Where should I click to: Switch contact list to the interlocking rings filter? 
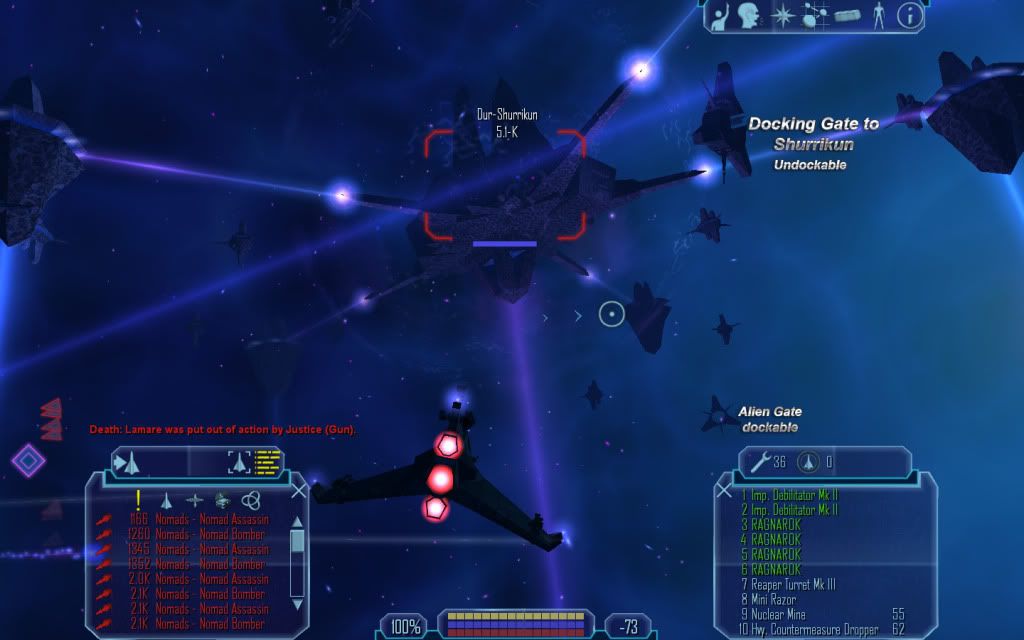(250, 500)
